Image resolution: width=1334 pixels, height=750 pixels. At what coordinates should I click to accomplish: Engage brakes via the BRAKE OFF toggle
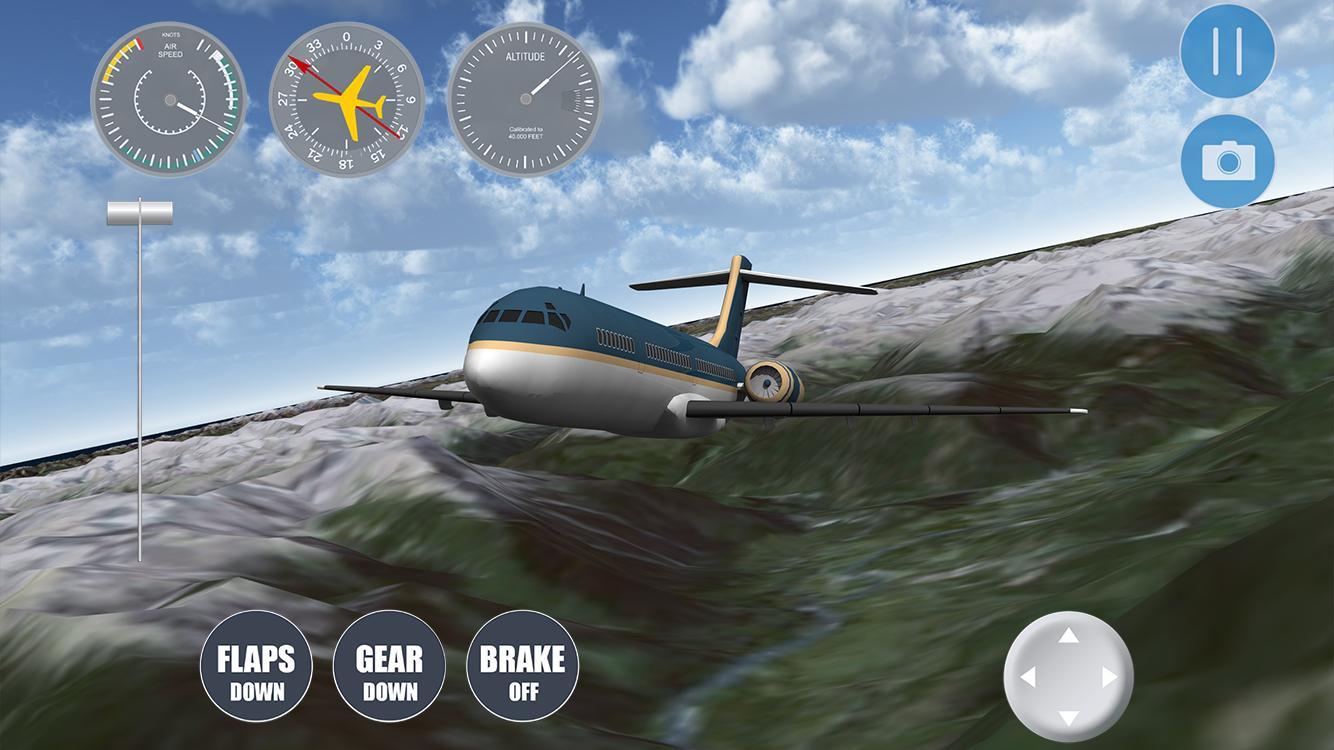pyautogui.click(x=522, y=667)
